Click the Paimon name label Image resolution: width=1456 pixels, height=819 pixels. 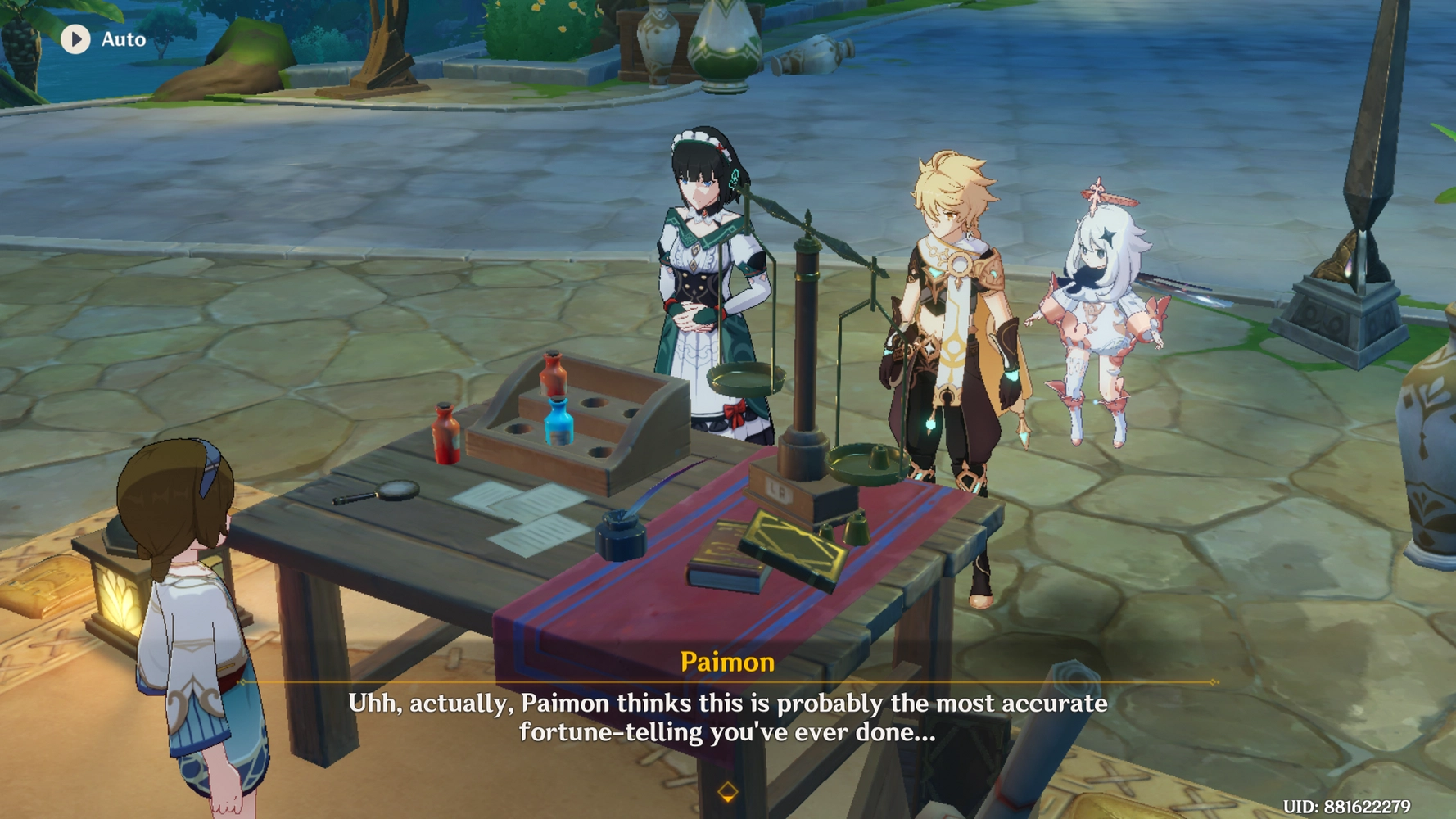tap(727, 663)
